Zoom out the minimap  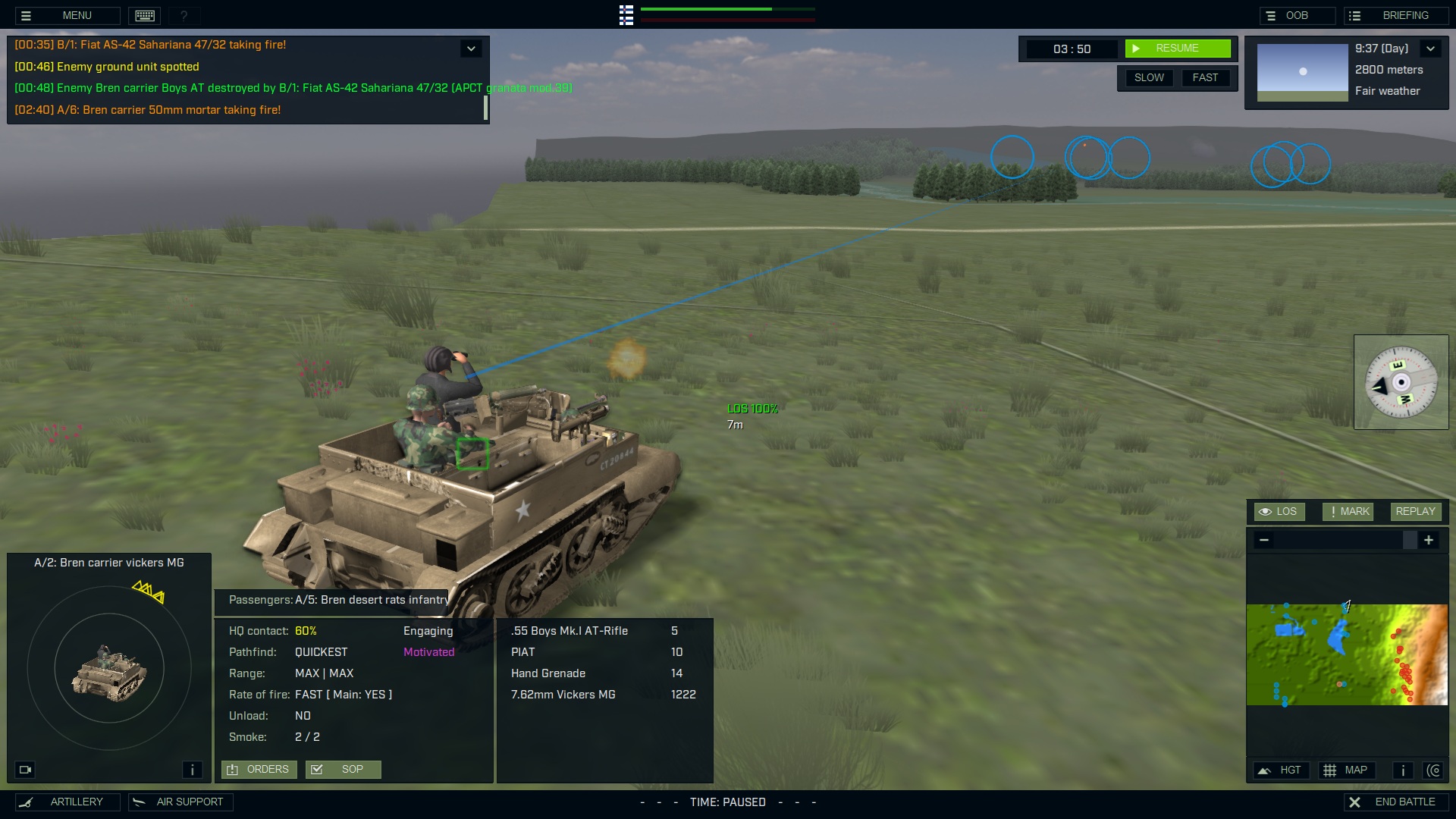1264,540
